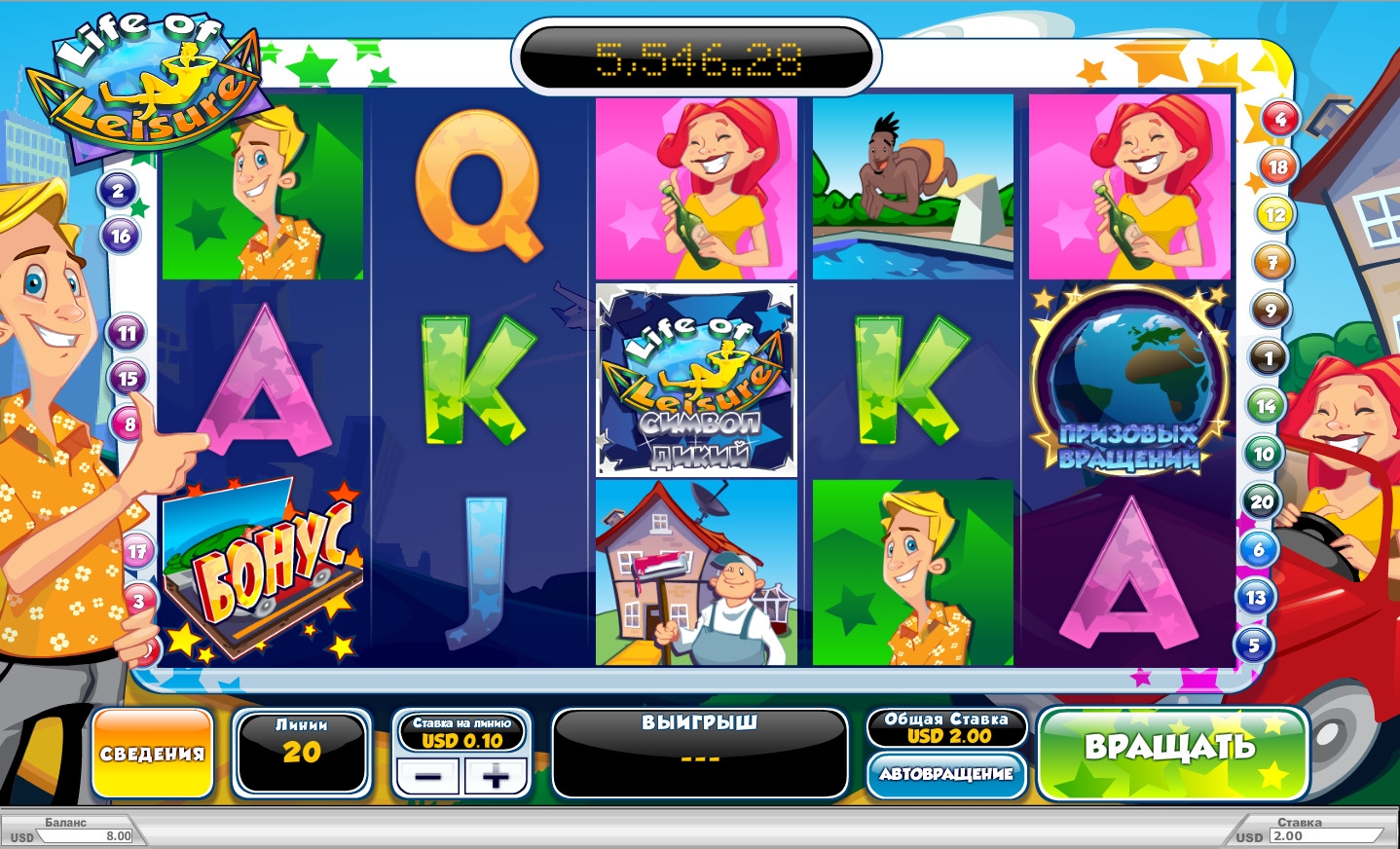Select payline 20 marker
Image resolution: width=1400 pixels, height=849 pixels.
[1261, 502]
